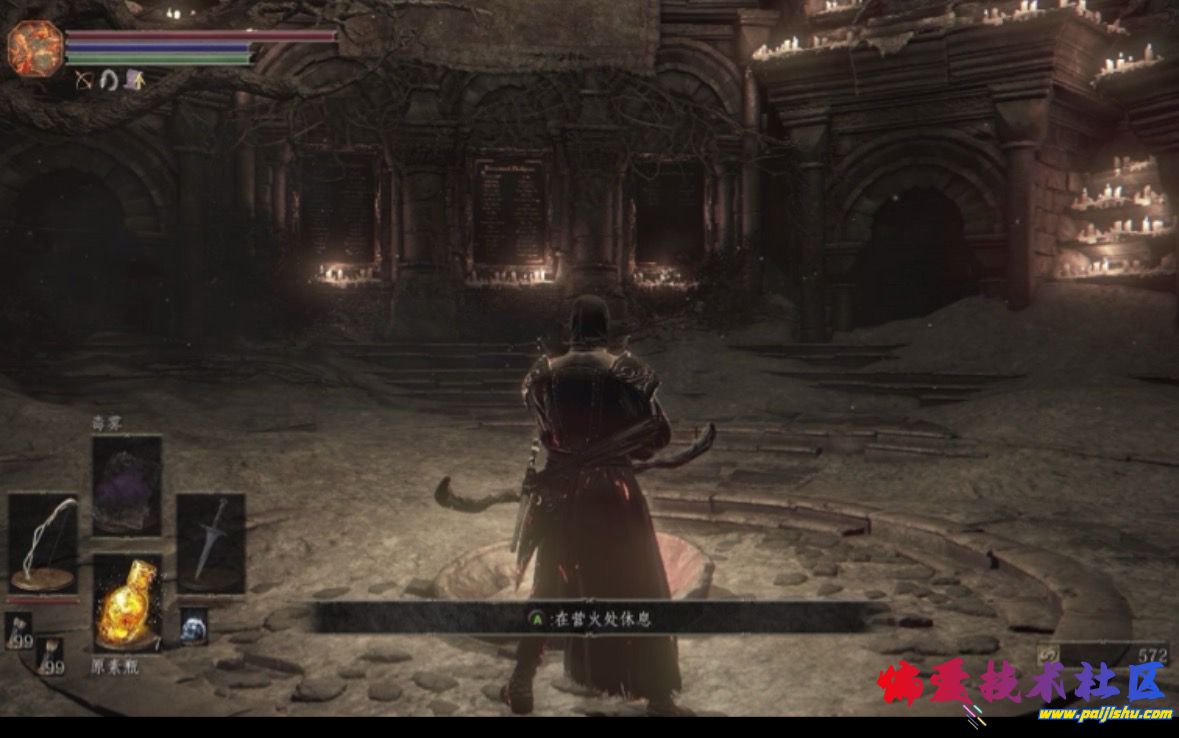This screenshot has width=1179, height=738.
Task: Click the fiery octagonal emblem beside the health bar
Action: [35, 47]
